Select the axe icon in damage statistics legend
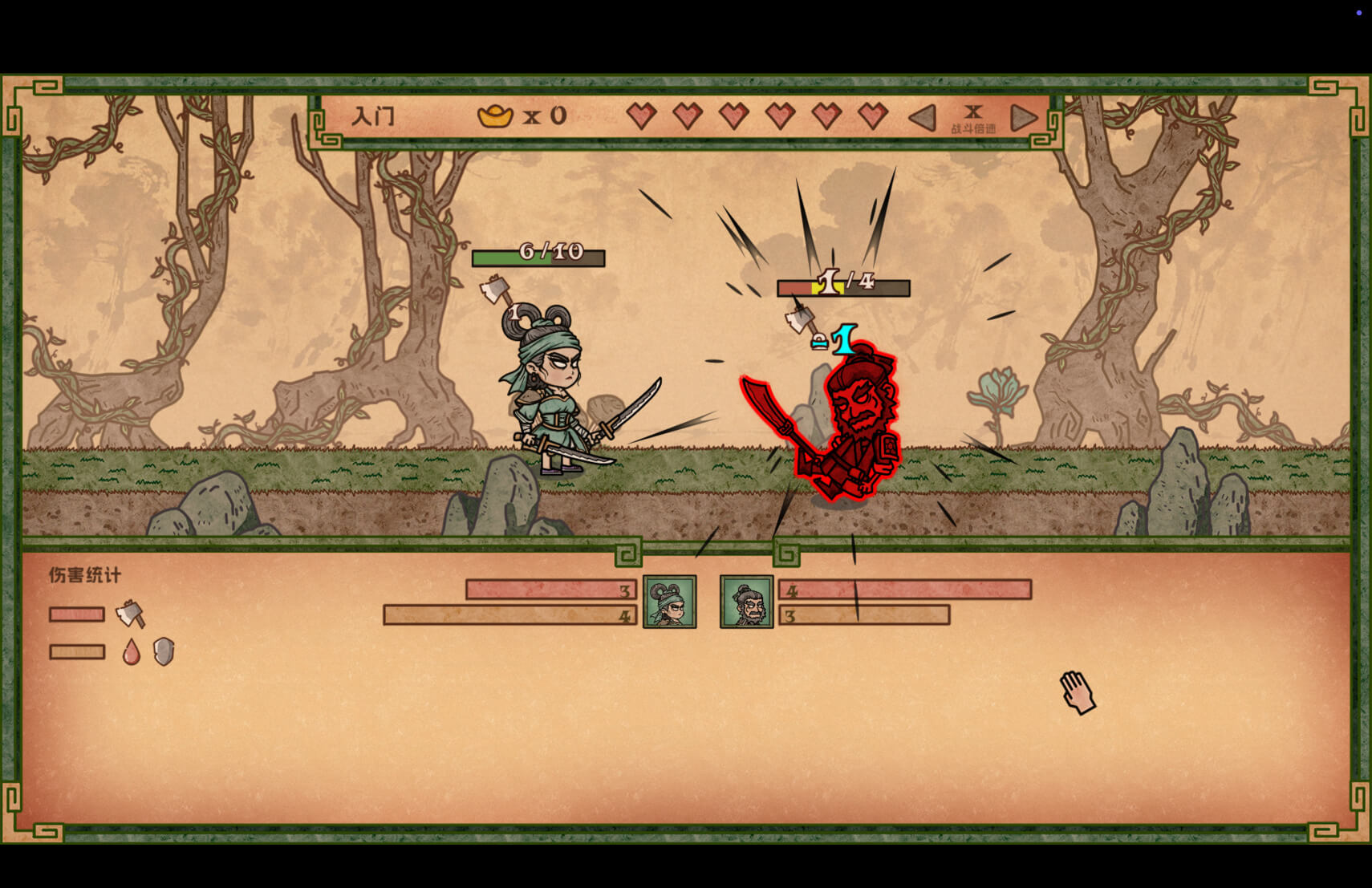 [x=130, y=614]
